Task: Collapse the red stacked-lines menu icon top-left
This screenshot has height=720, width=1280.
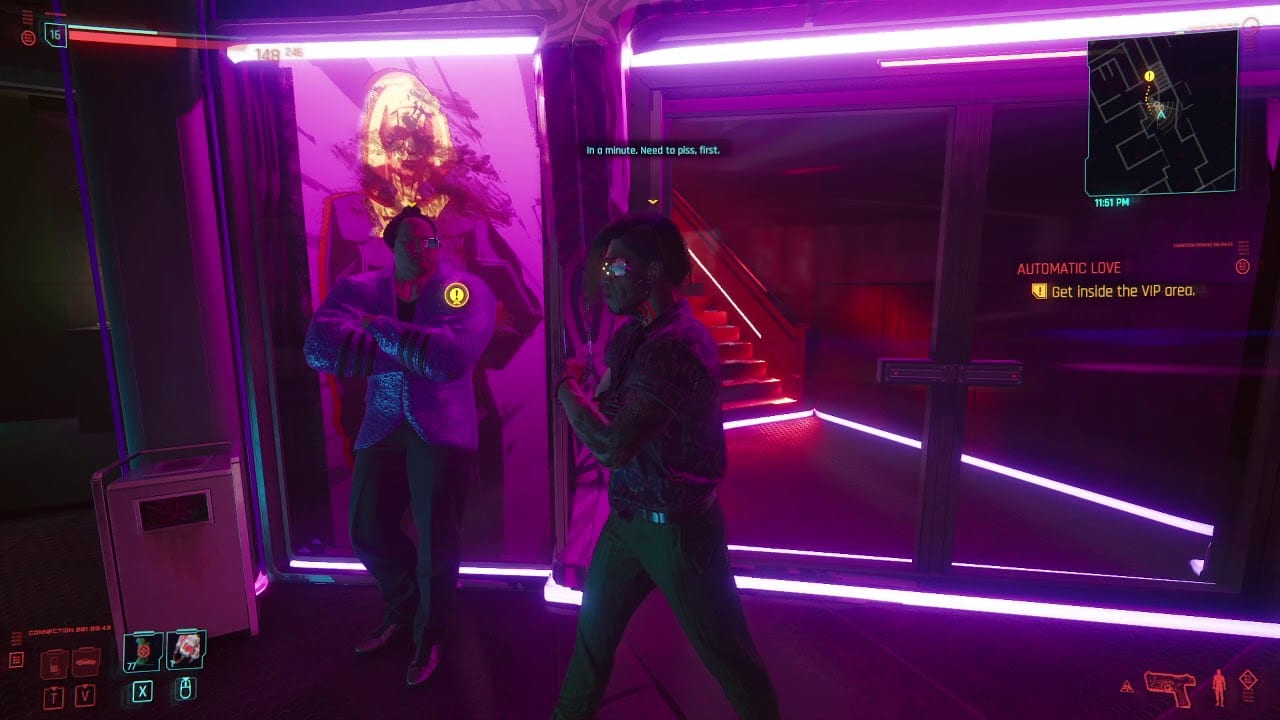Action: (x=27, y=16)
